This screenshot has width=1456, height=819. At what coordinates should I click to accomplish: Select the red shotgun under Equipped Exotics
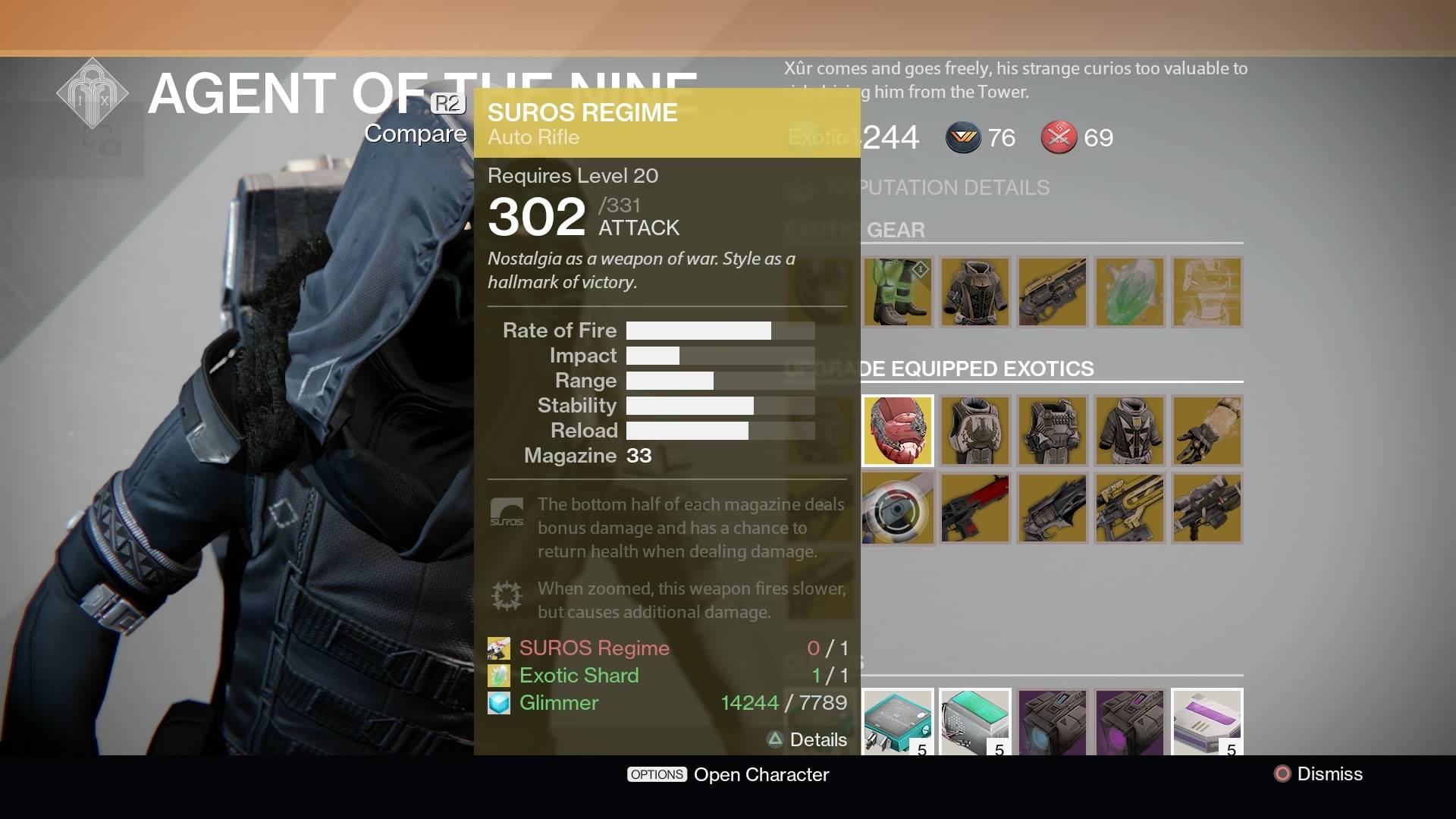[x=974, y=508]
